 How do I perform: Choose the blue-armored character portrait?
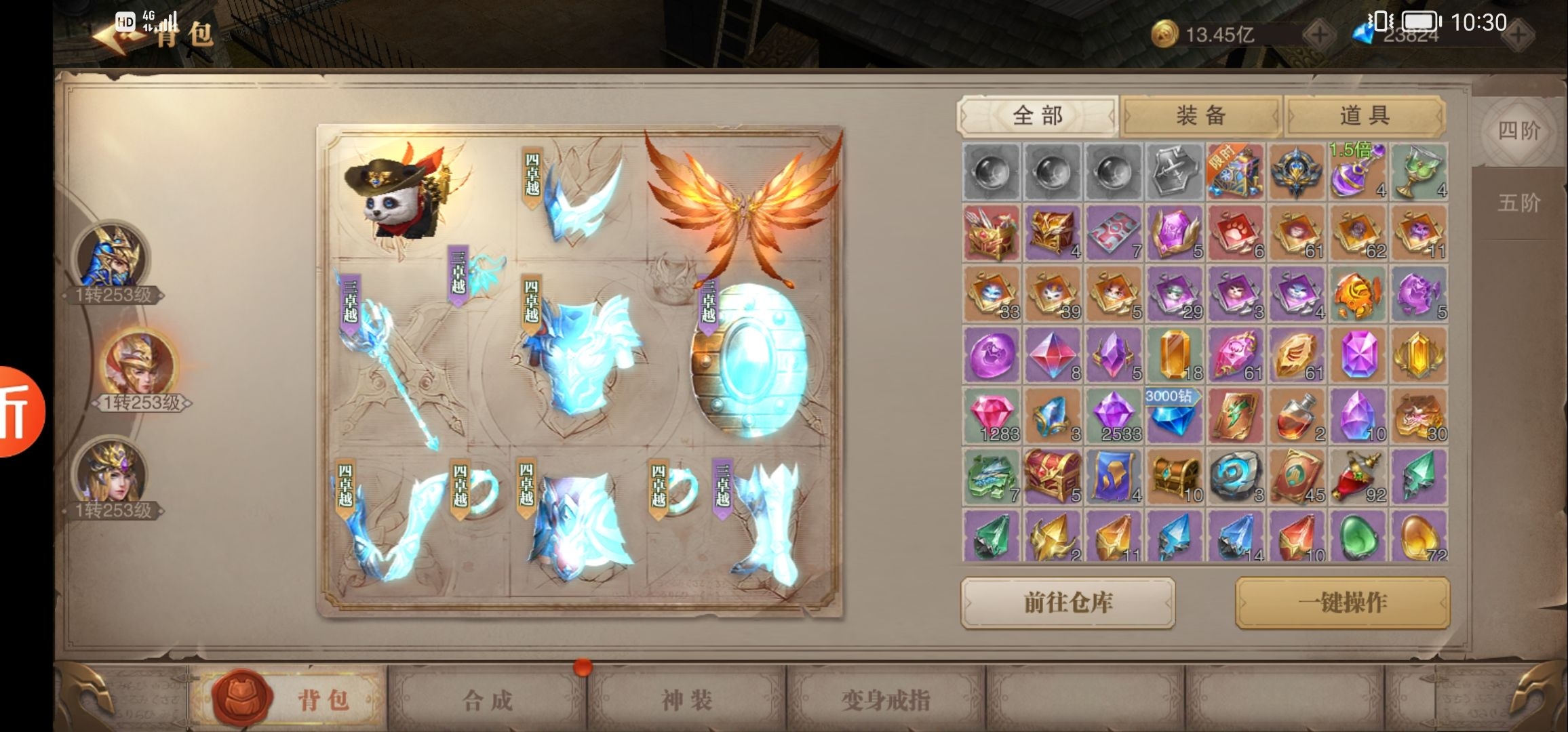coord(111,258)
